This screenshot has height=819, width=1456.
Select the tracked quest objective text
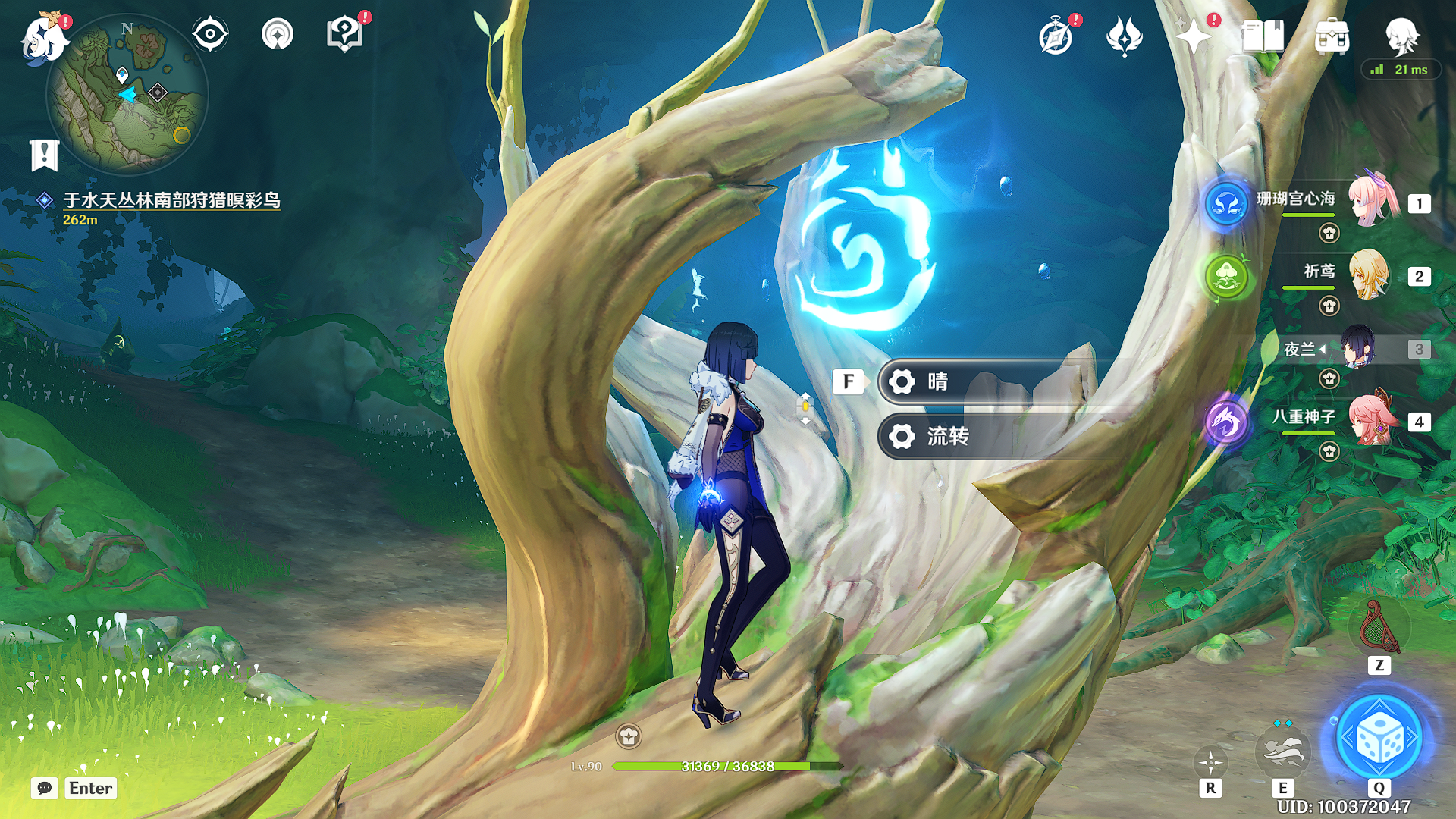[171, 200]
